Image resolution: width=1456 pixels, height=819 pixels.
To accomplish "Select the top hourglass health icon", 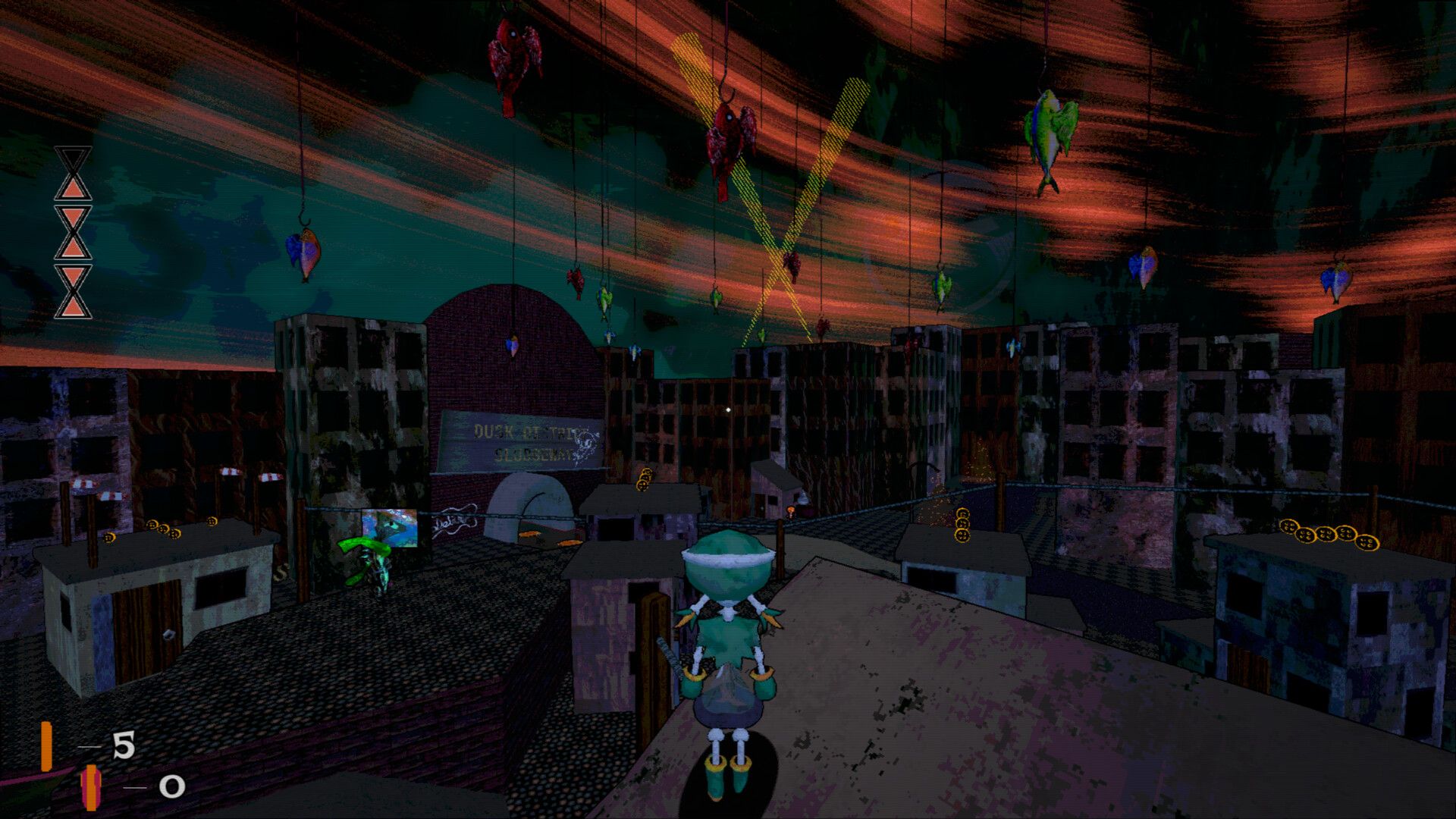I will point(72,173).
